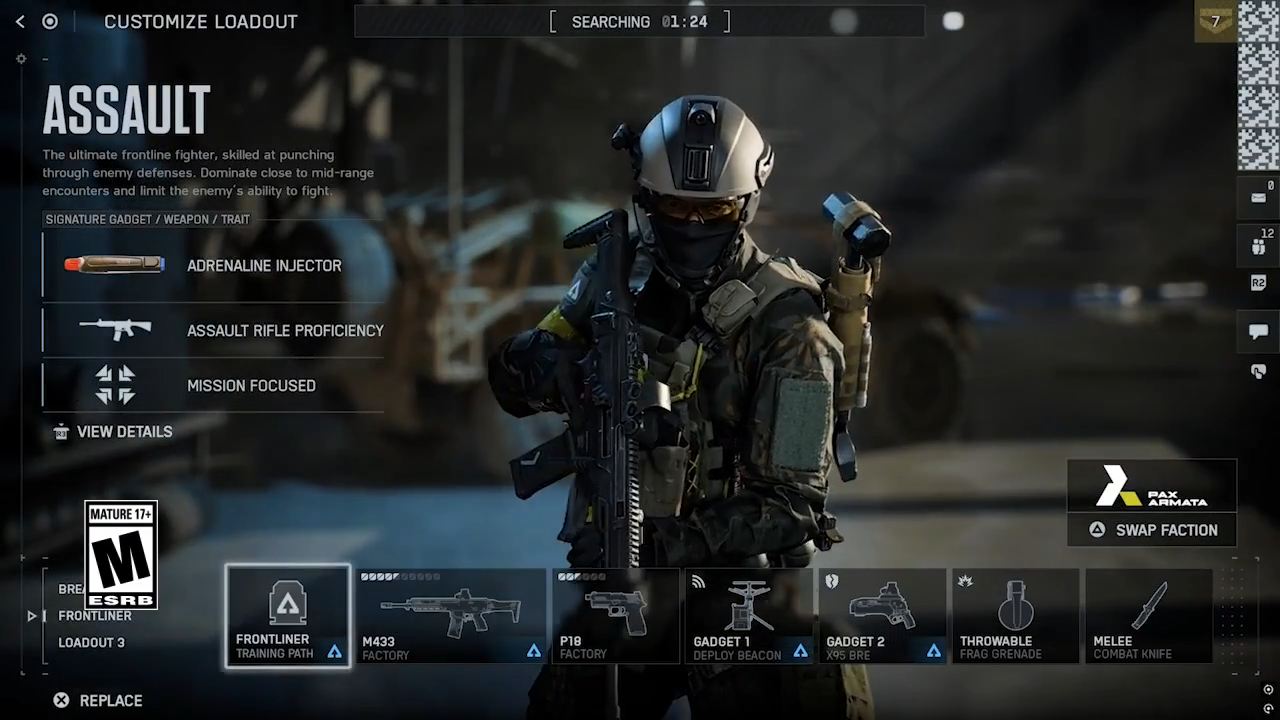
Task: Open the Gadget 1 Deploy Beacon slot
Action: (750, 616)
